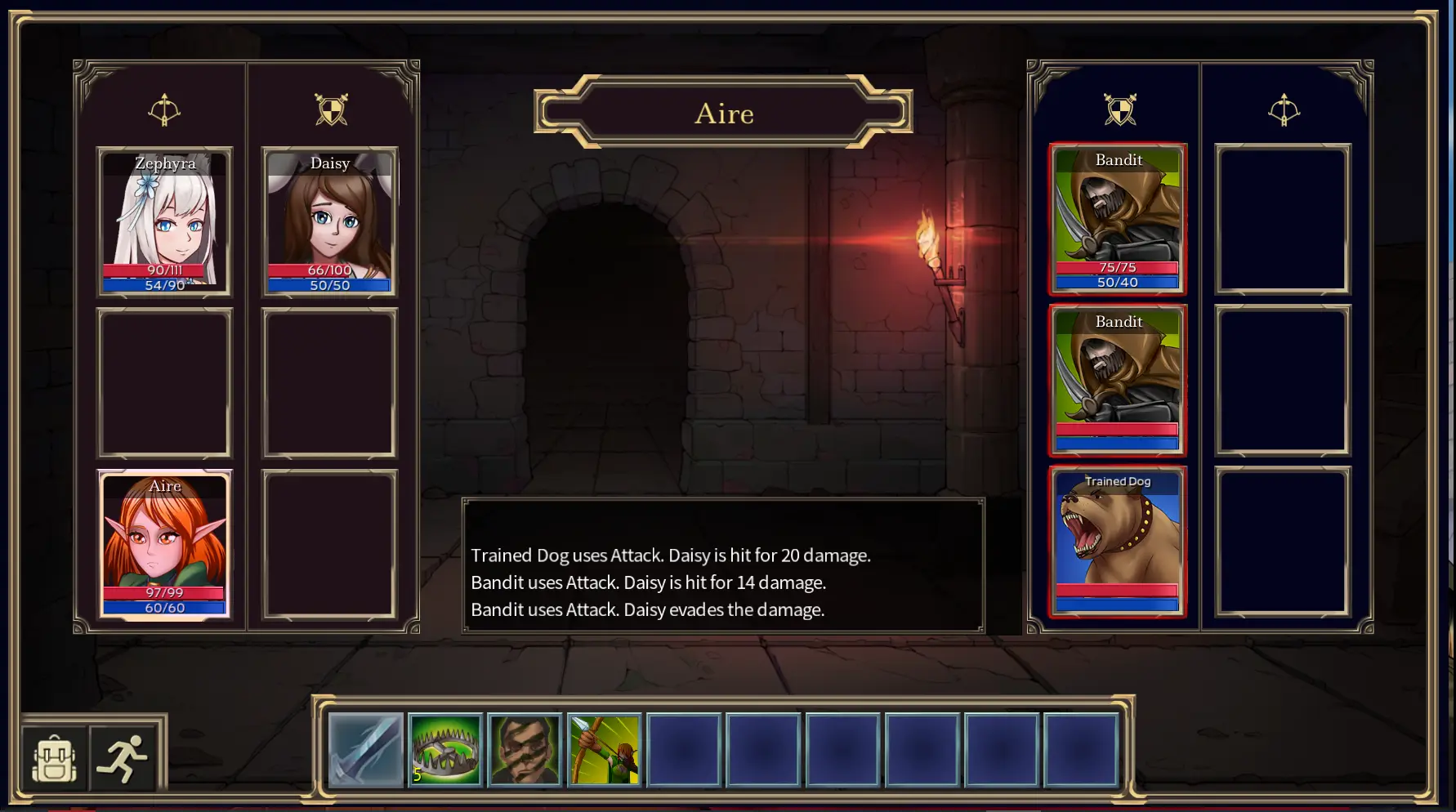The width and height of the screenshot is (1456, 812).
Task: Select the sword attack skill in the hotbar
Action: point(364,748)
